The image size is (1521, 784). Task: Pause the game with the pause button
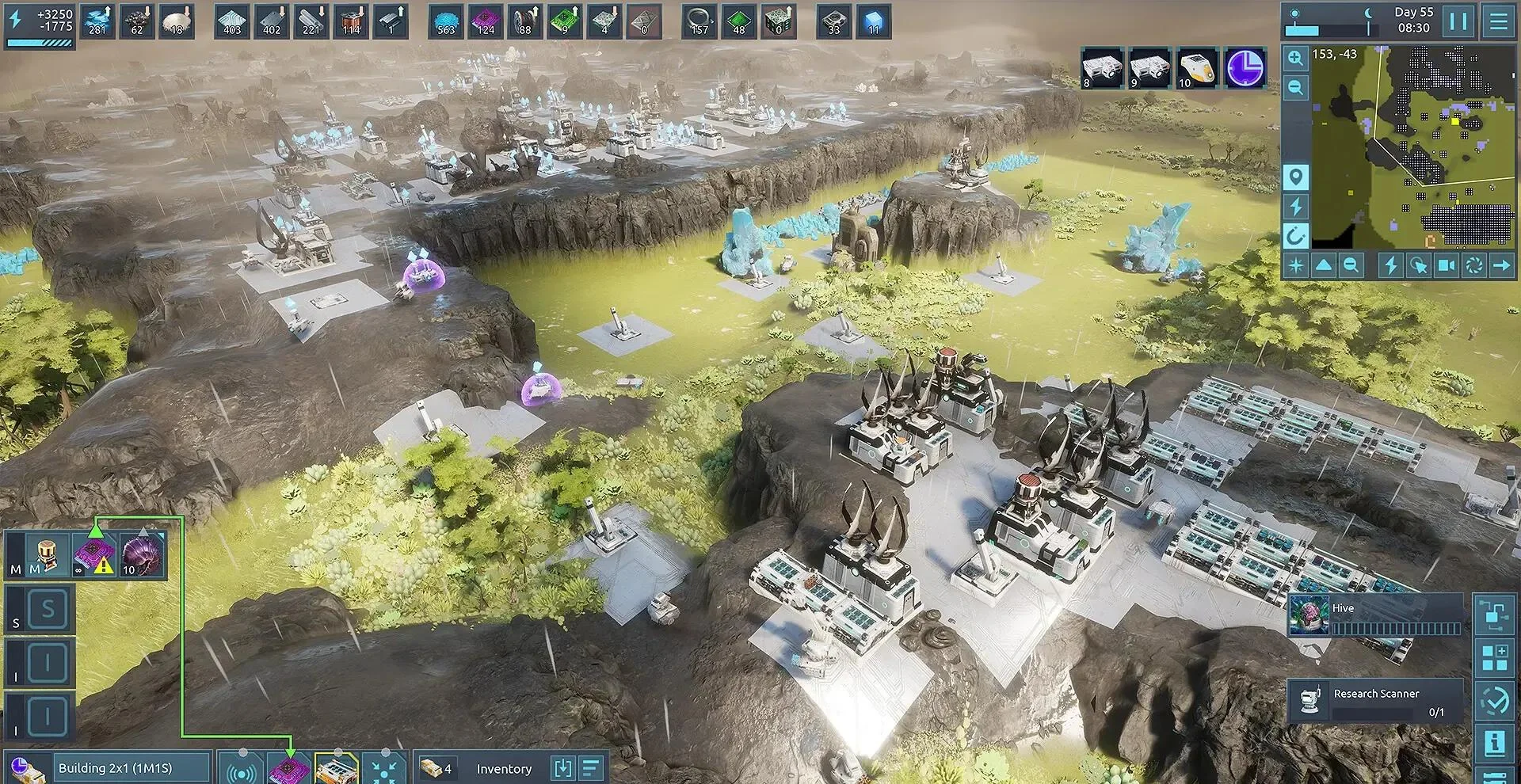(1458, 21)
